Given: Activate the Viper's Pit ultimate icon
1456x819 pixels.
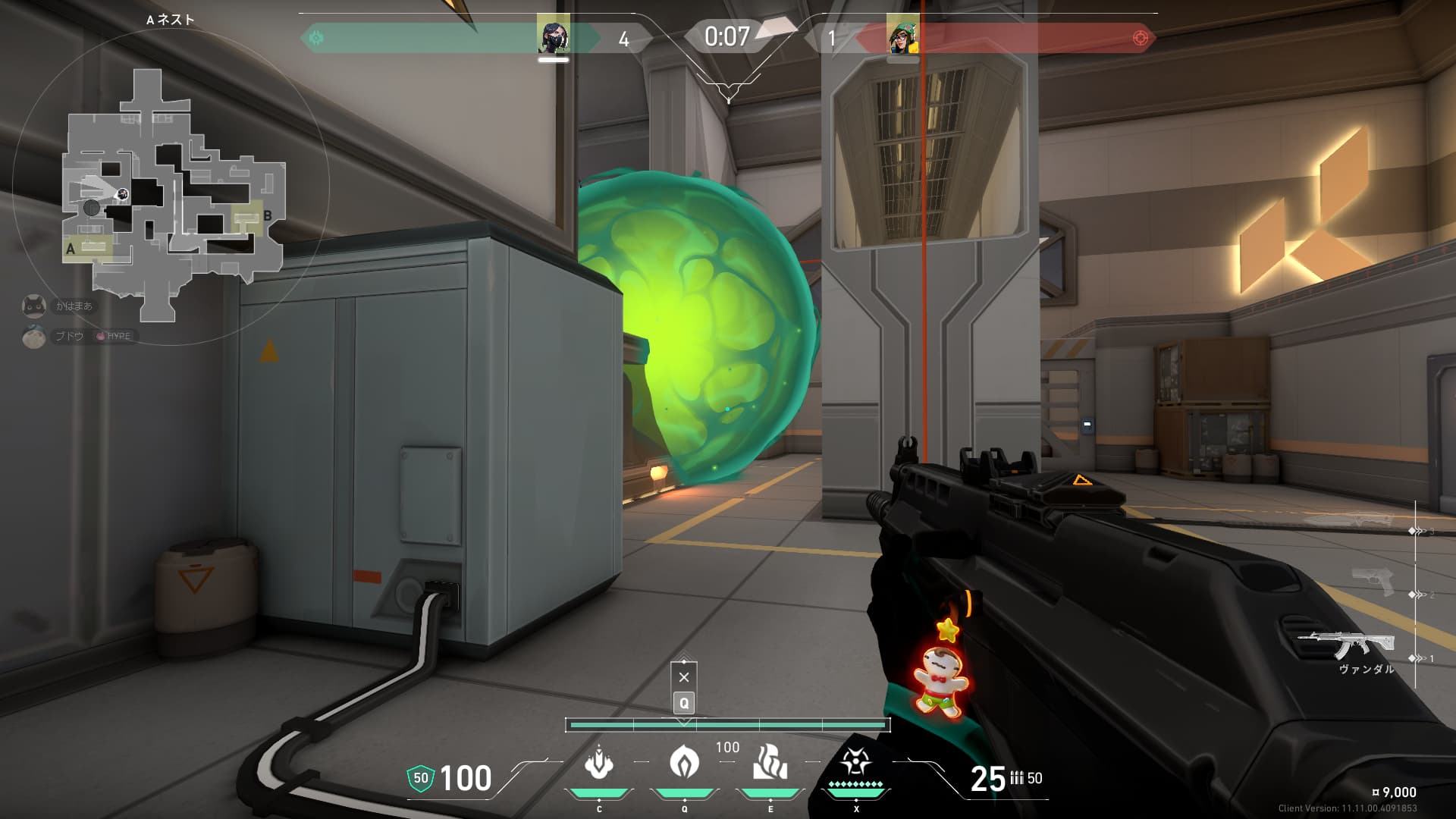Looking at the screenshot, I should (x=855, y=762).
